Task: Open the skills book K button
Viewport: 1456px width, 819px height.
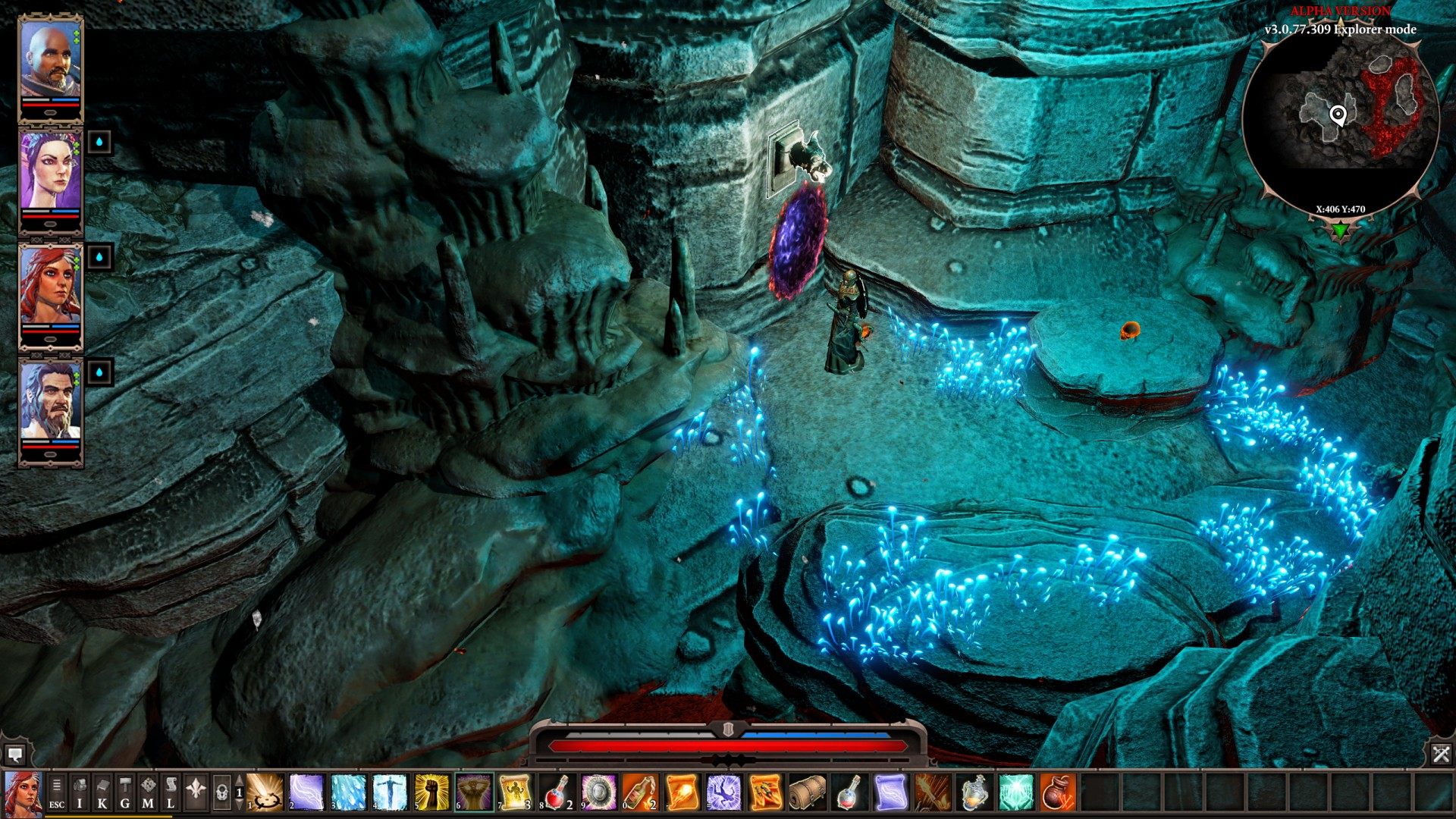Action: pos(102,792)
